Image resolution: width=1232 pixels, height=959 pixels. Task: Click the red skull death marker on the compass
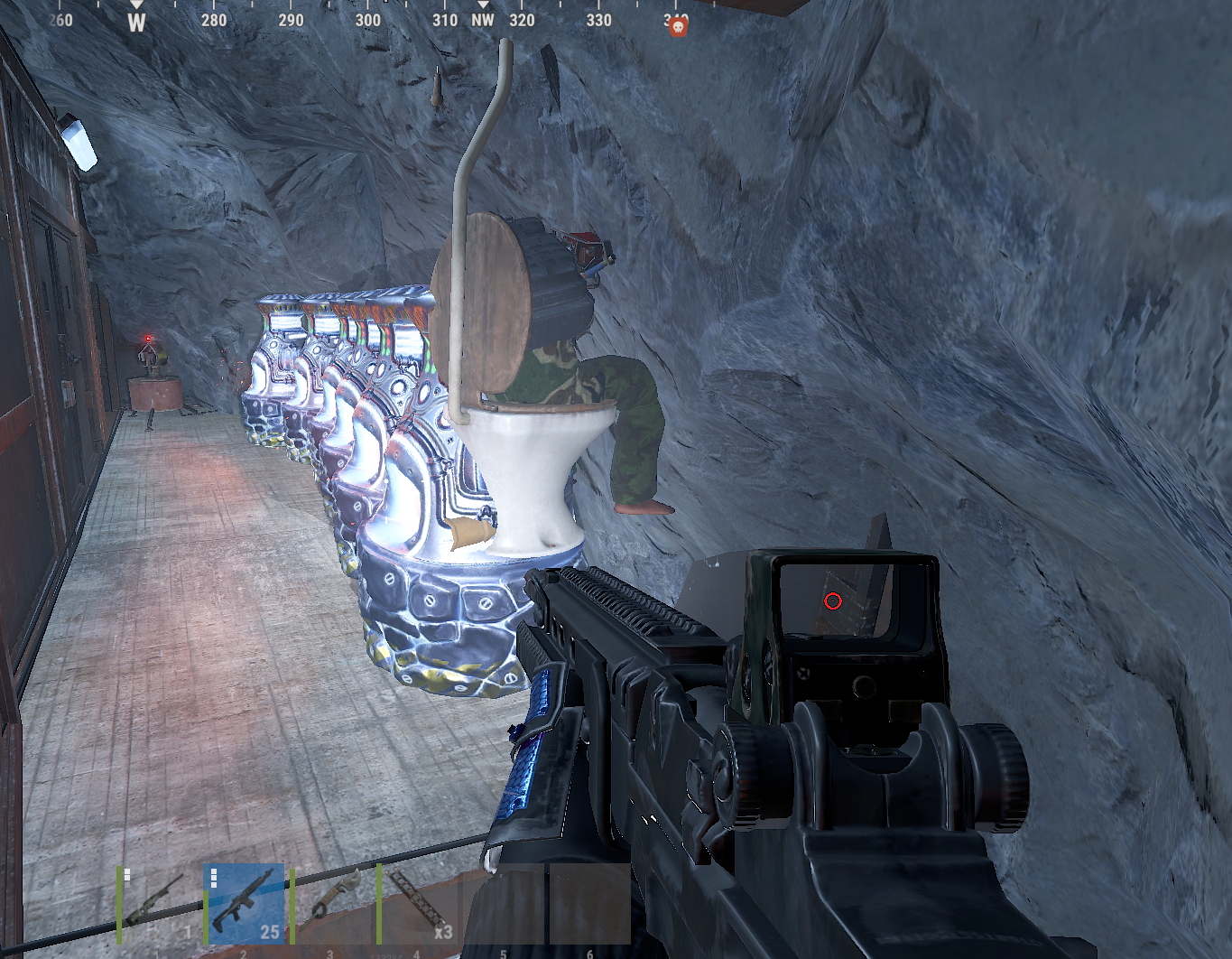pyautogui.click(x=678, y=27)
